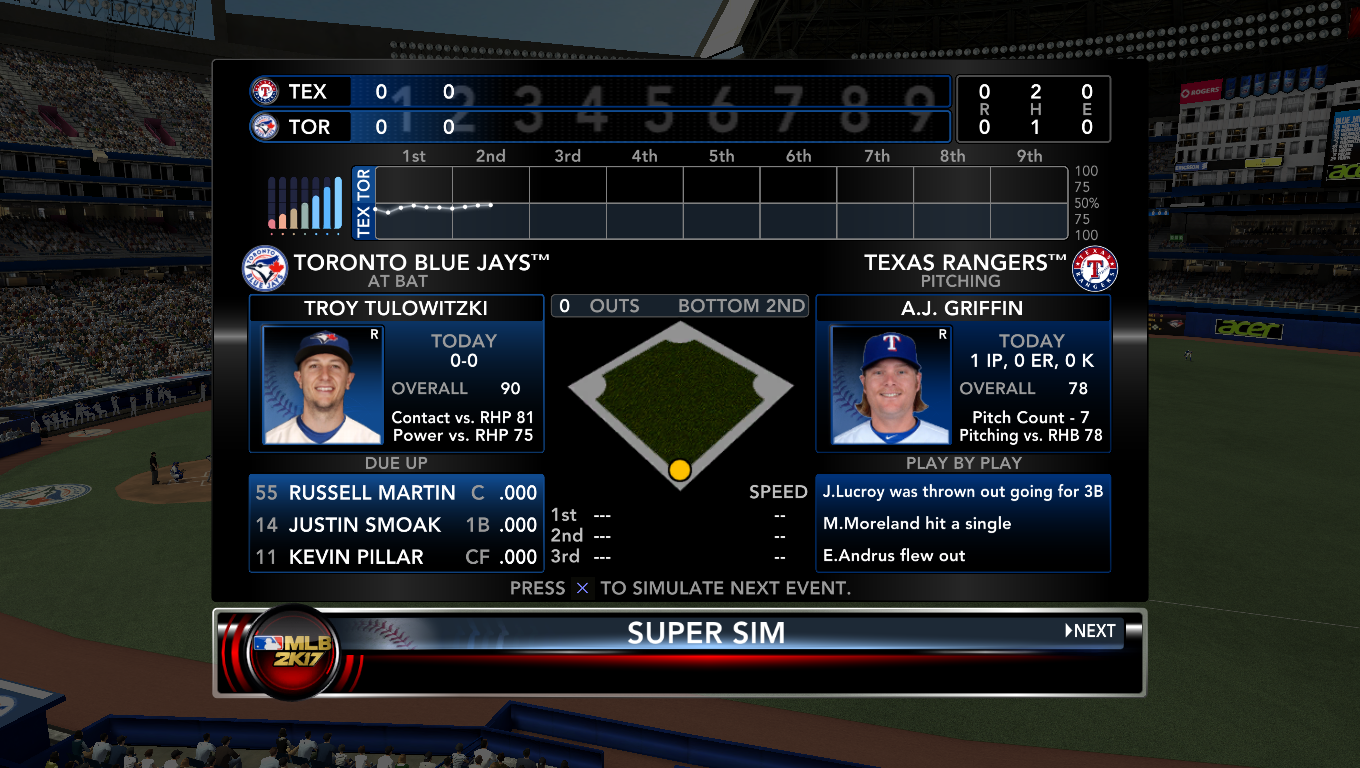Choose Justin Smoak from the due up list

tap(396, 524)
